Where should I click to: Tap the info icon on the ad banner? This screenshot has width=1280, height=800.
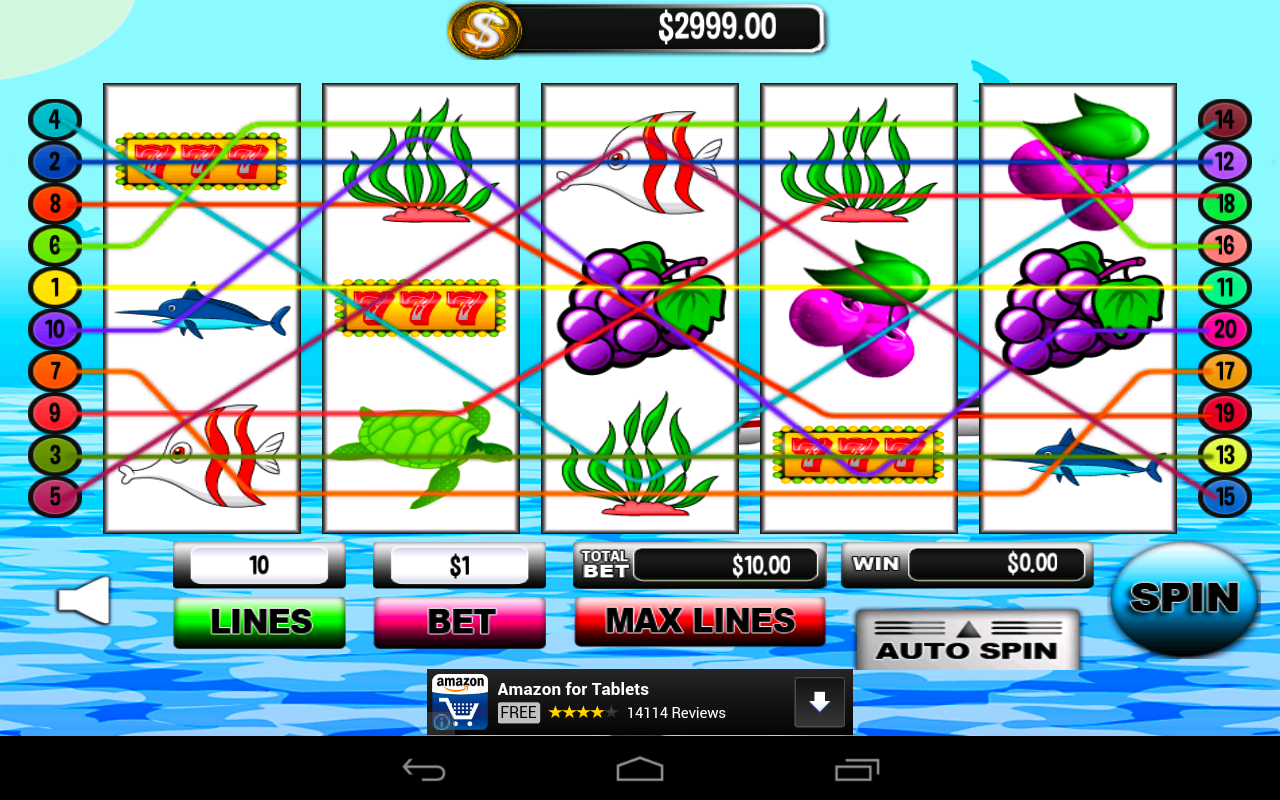440,721
